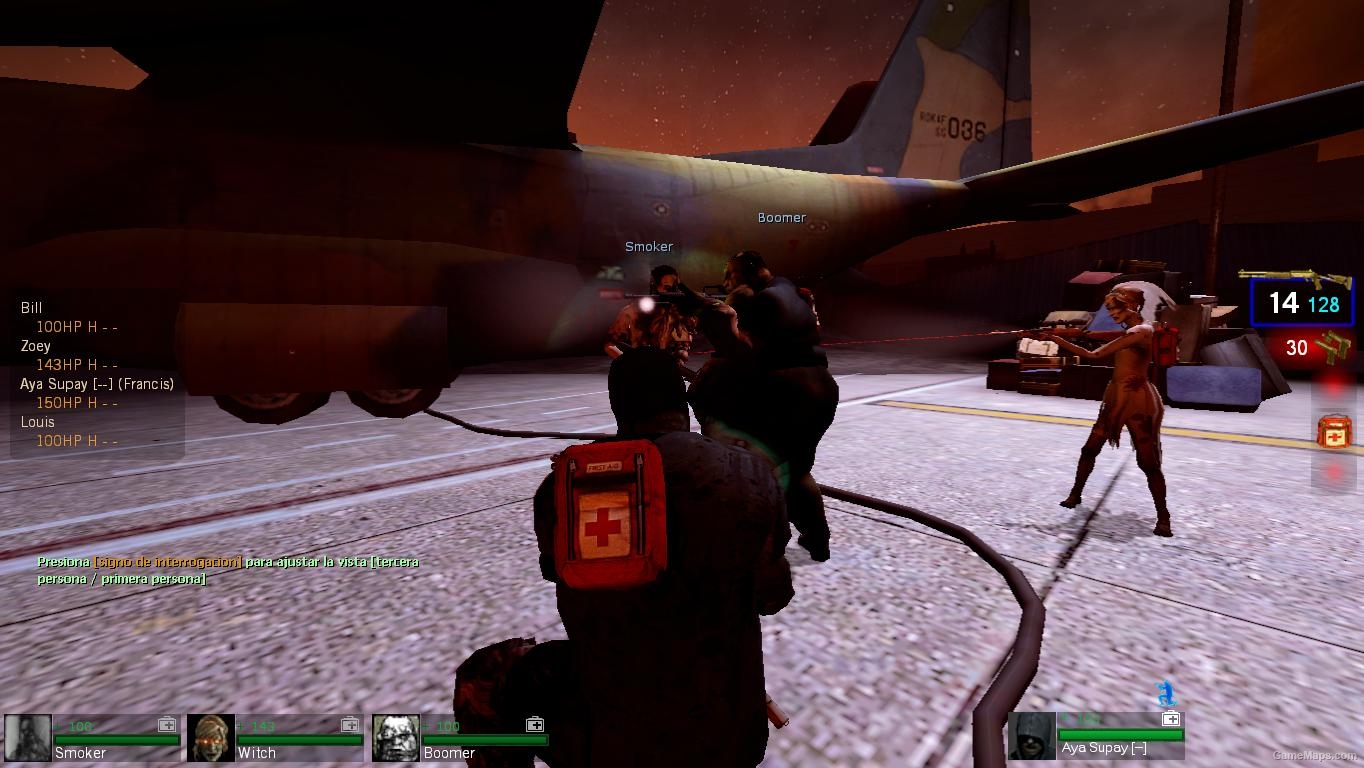Toggle the Boomer nametag above the plane
The image size is (1364, 768).
781,217
